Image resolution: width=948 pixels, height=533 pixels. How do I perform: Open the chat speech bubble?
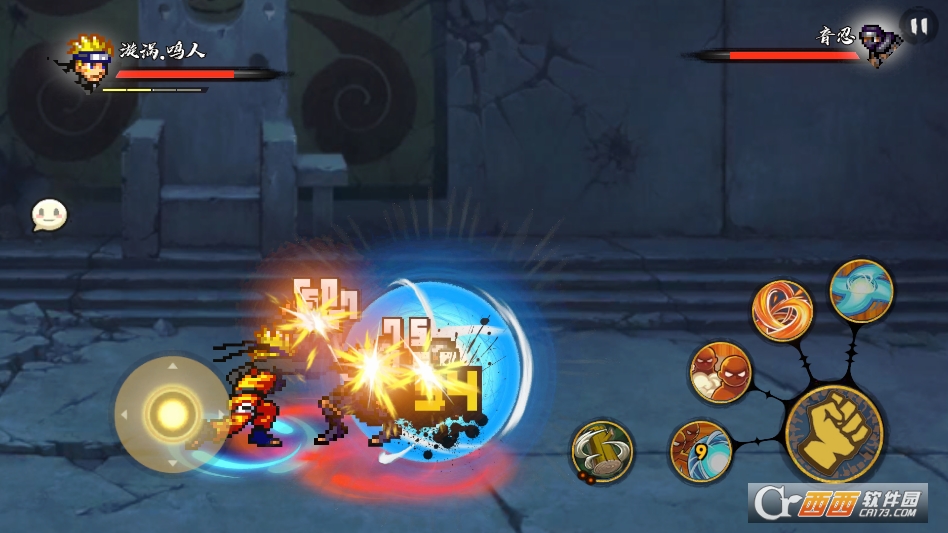tap(49, 214)
